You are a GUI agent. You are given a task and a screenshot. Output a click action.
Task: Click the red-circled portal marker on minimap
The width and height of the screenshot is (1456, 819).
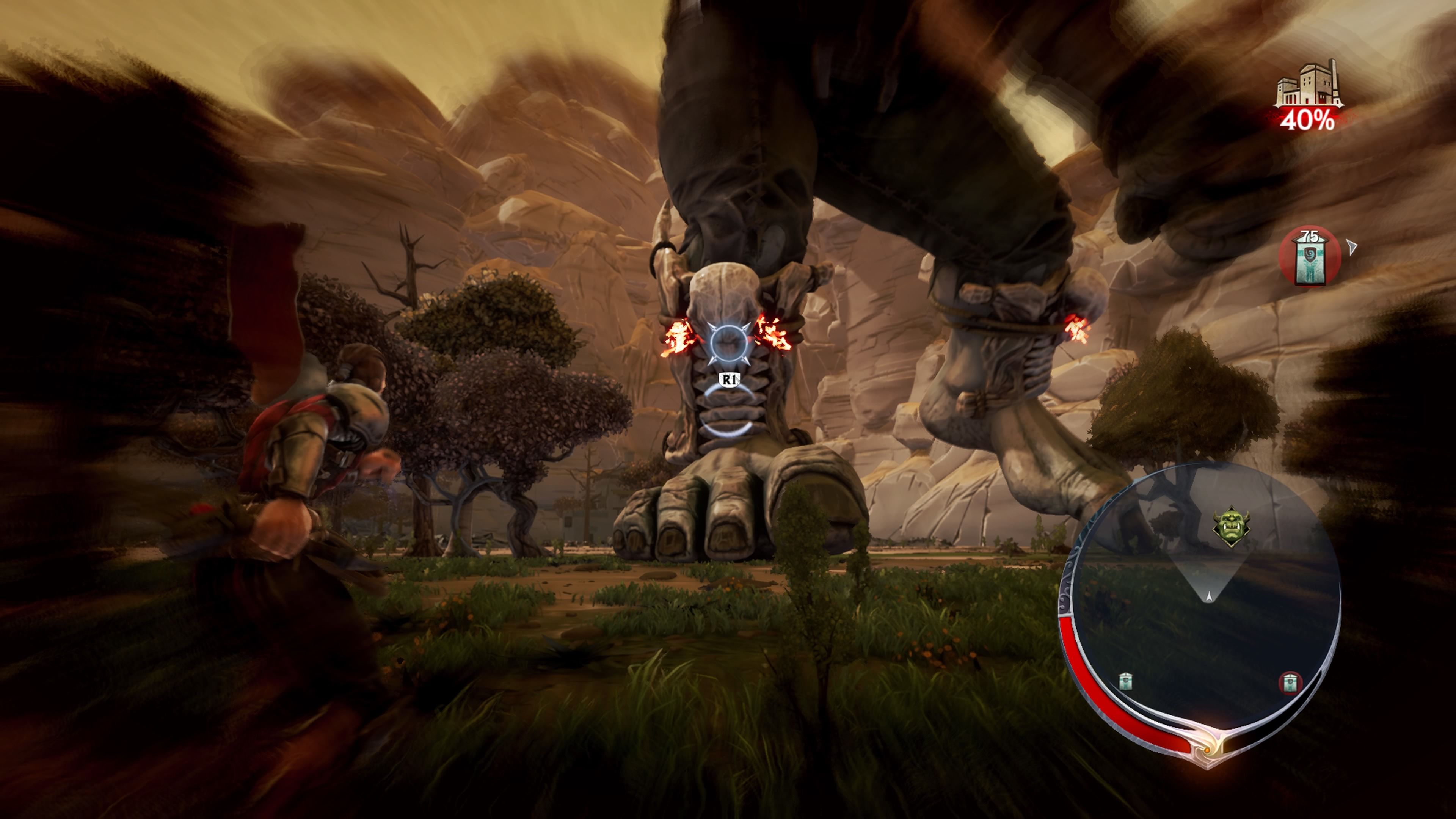click(1290, 683)
